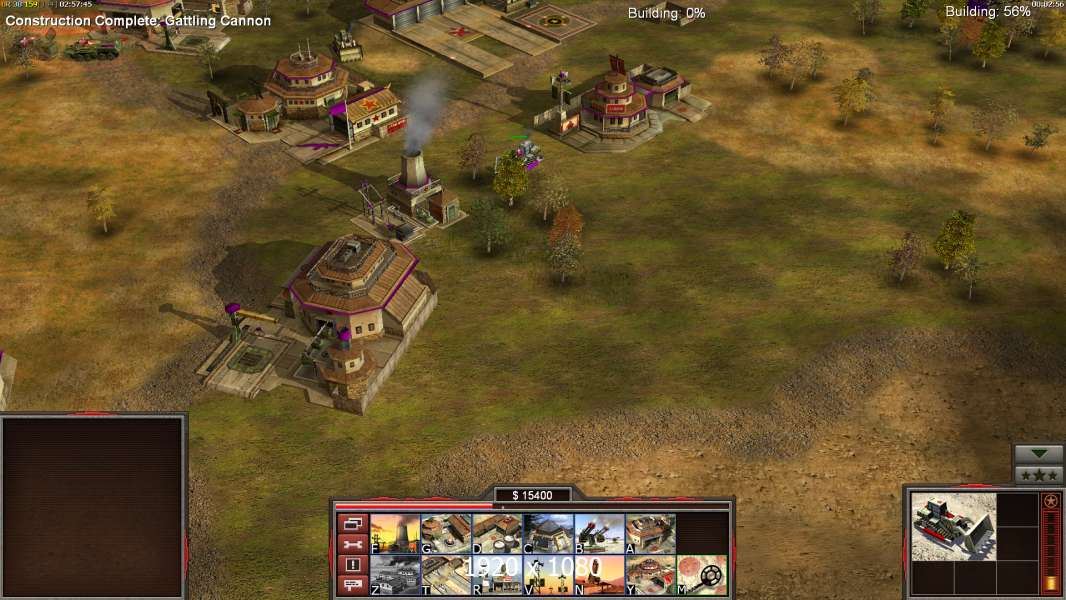Click the selected dozer portrait
This screenshot has height=600, width=1066.
pyautogui.click(x=953, y=526)
